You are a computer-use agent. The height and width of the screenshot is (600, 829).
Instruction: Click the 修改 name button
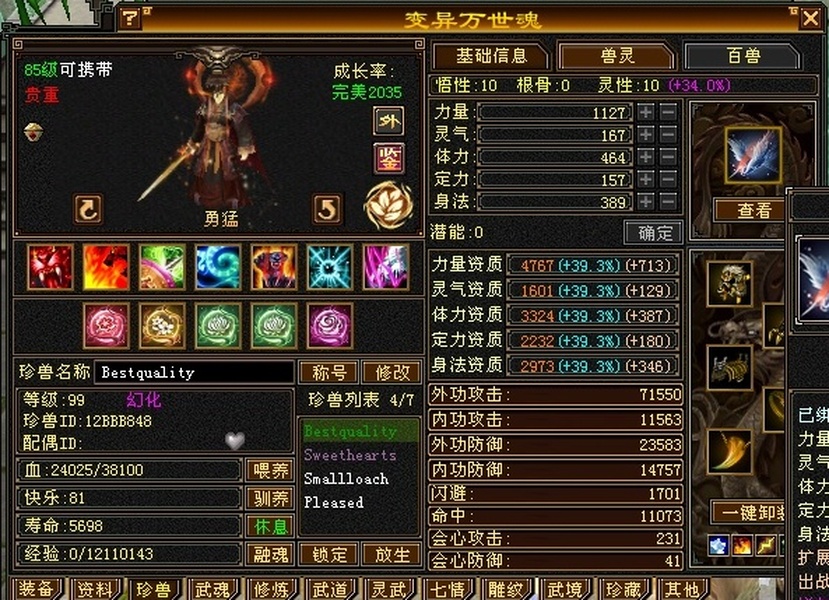pos(391,372)
